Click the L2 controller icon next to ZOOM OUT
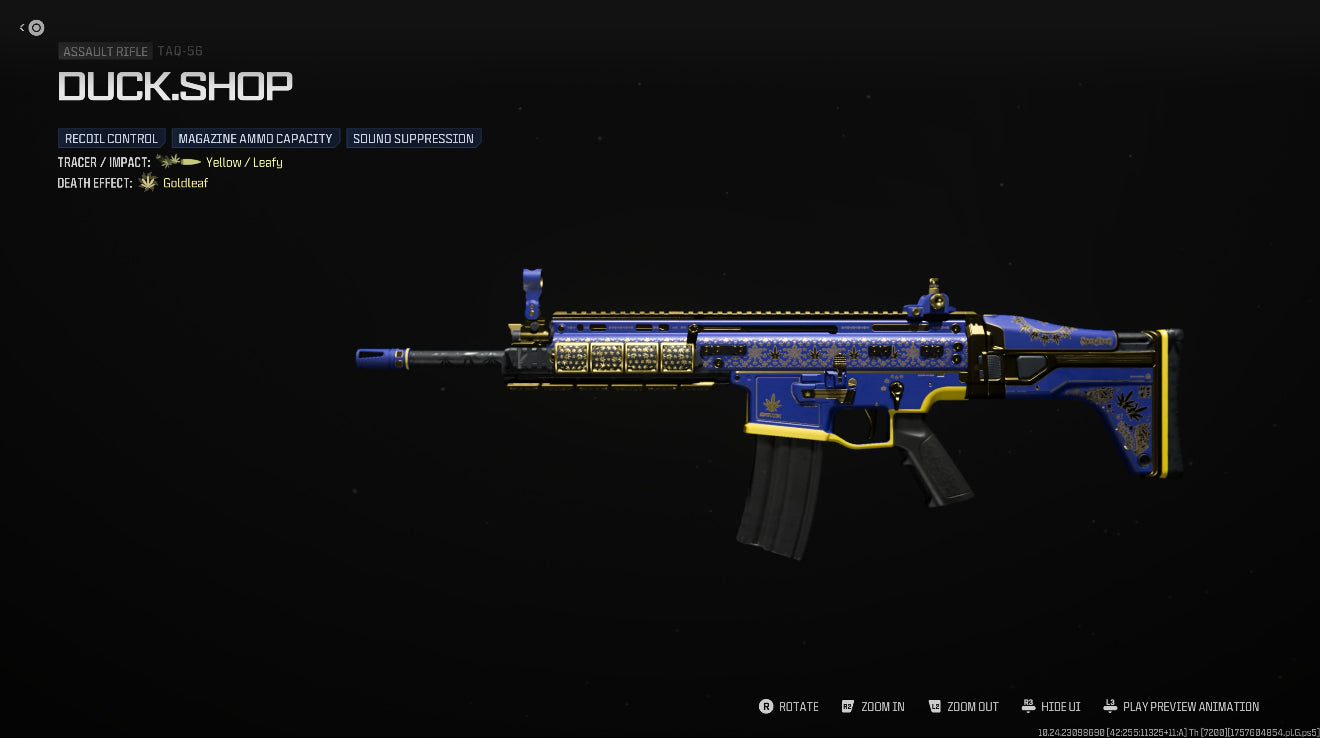The width and height of the screenshot is (1320, 738). (x=935, y=706)
